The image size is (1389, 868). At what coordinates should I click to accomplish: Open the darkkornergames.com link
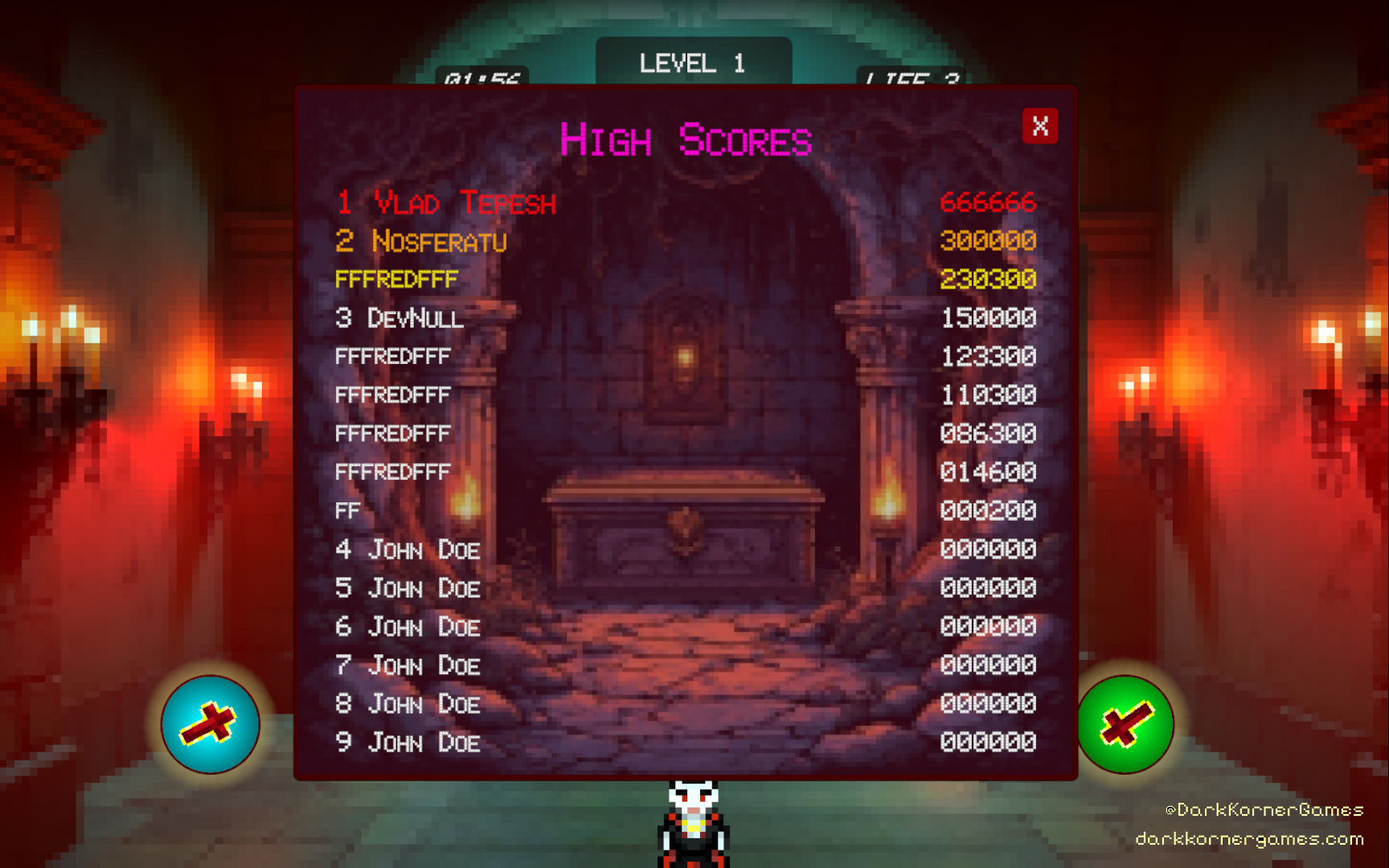pyautogui.click(x=1248, y=839)
